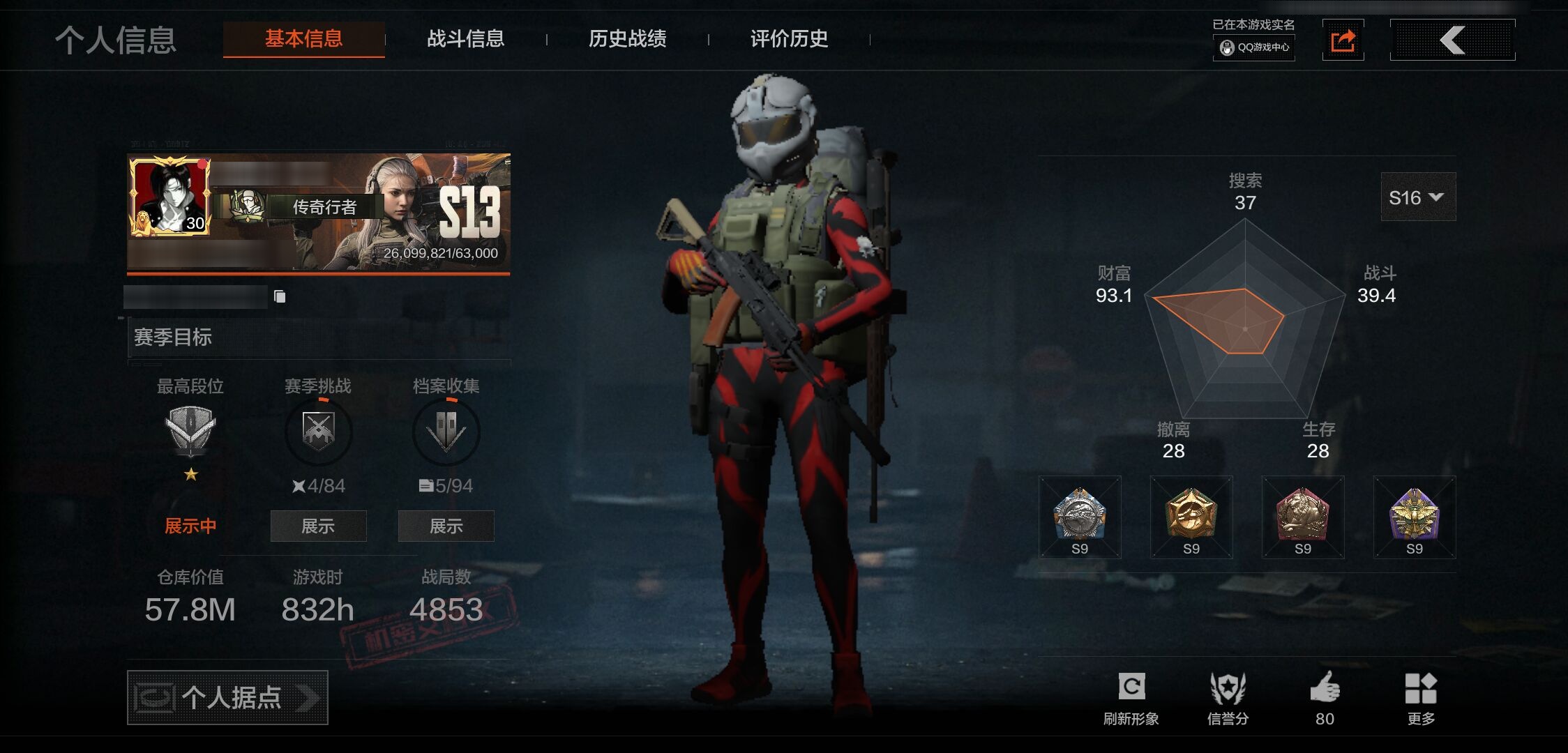The image size is (1568, 753).
Task: Switch to the 战斗信息 tab
Action: pyautogui.click(x=466, y=40)
